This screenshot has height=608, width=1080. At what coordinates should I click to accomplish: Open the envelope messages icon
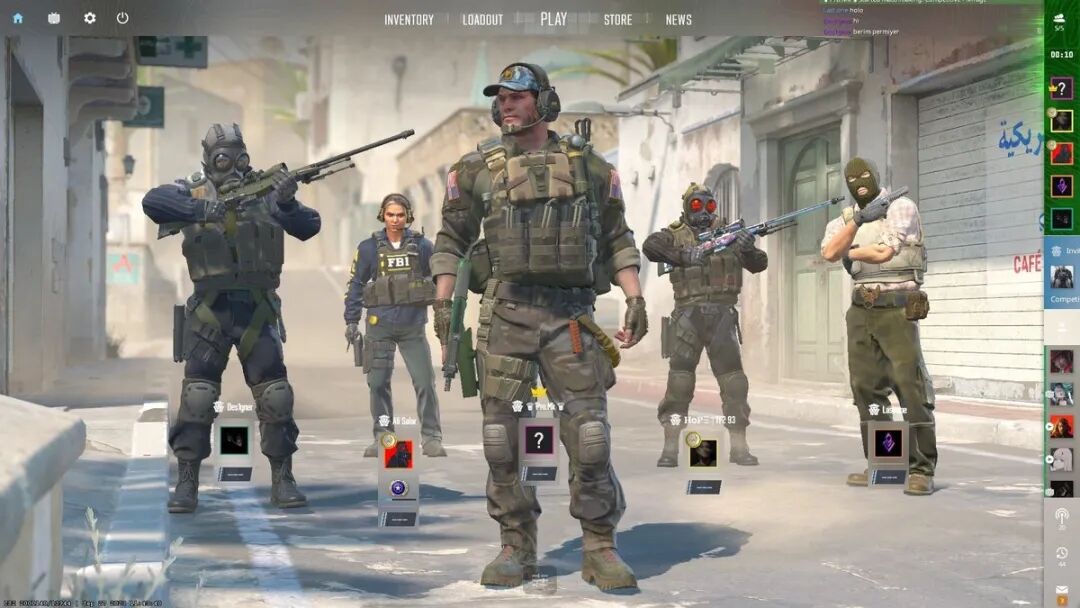point(1061,594)
